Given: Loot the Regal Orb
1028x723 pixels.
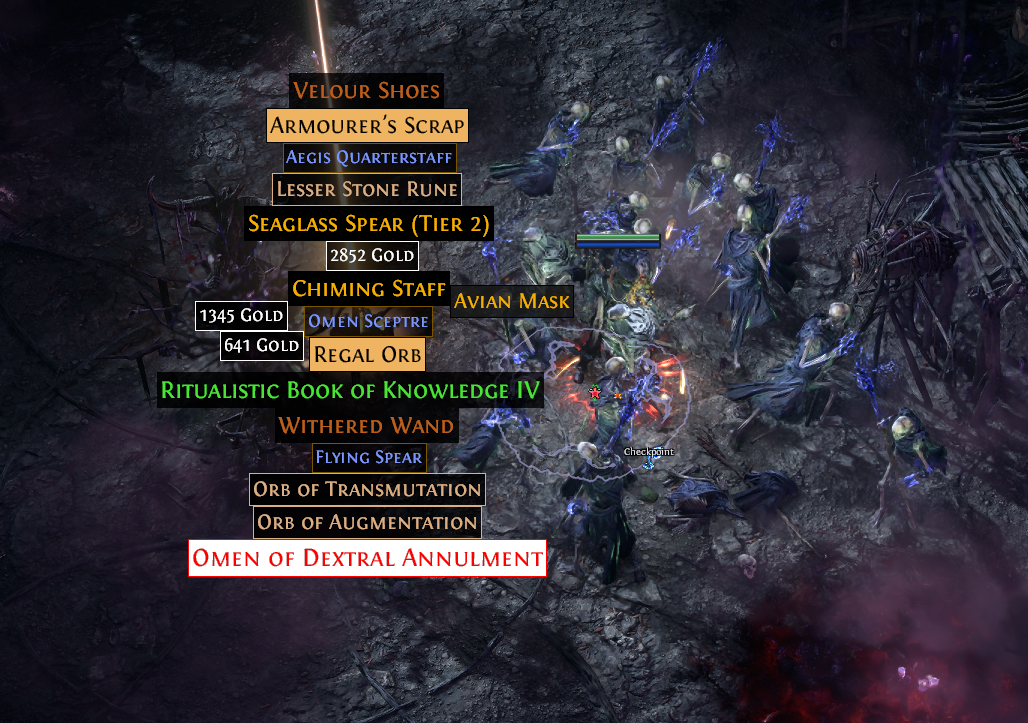Looking at the screenshot, I should point(367,354).
